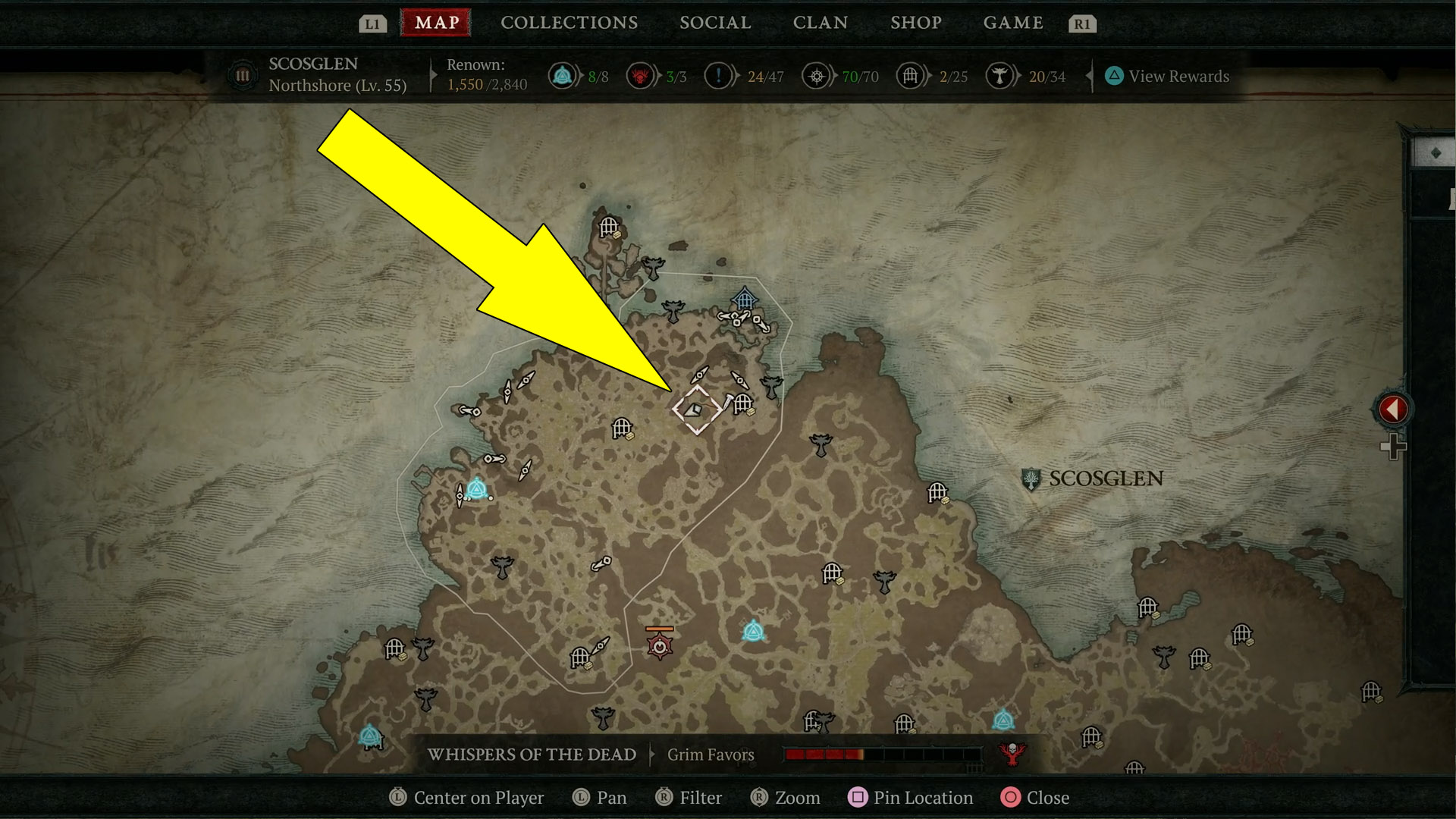1456x819 pixels.
Task: Click the Scosglen region emblem next to the label
Action: 1031,479
